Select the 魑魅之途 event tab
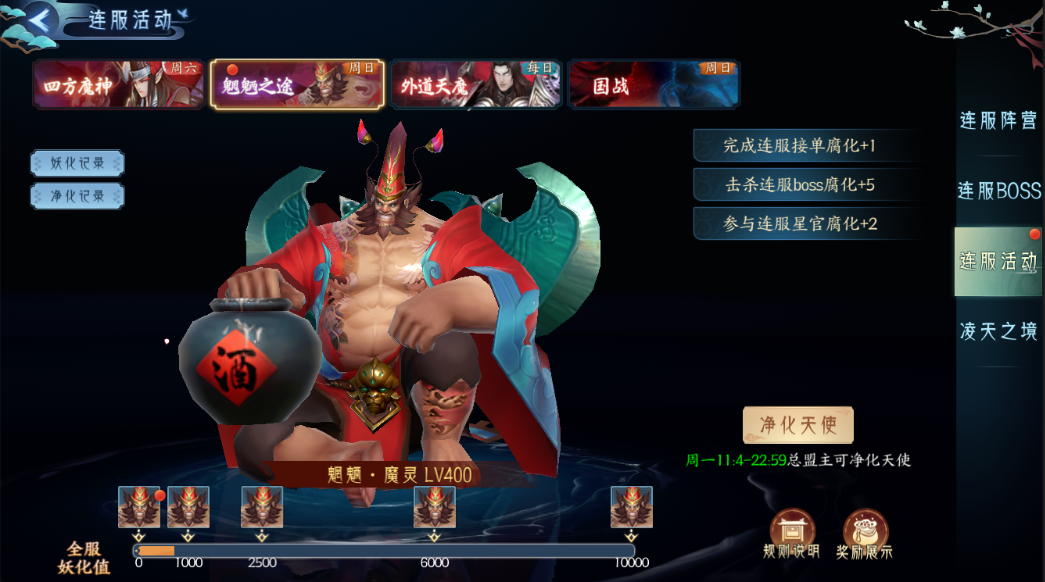 [297, 84]
